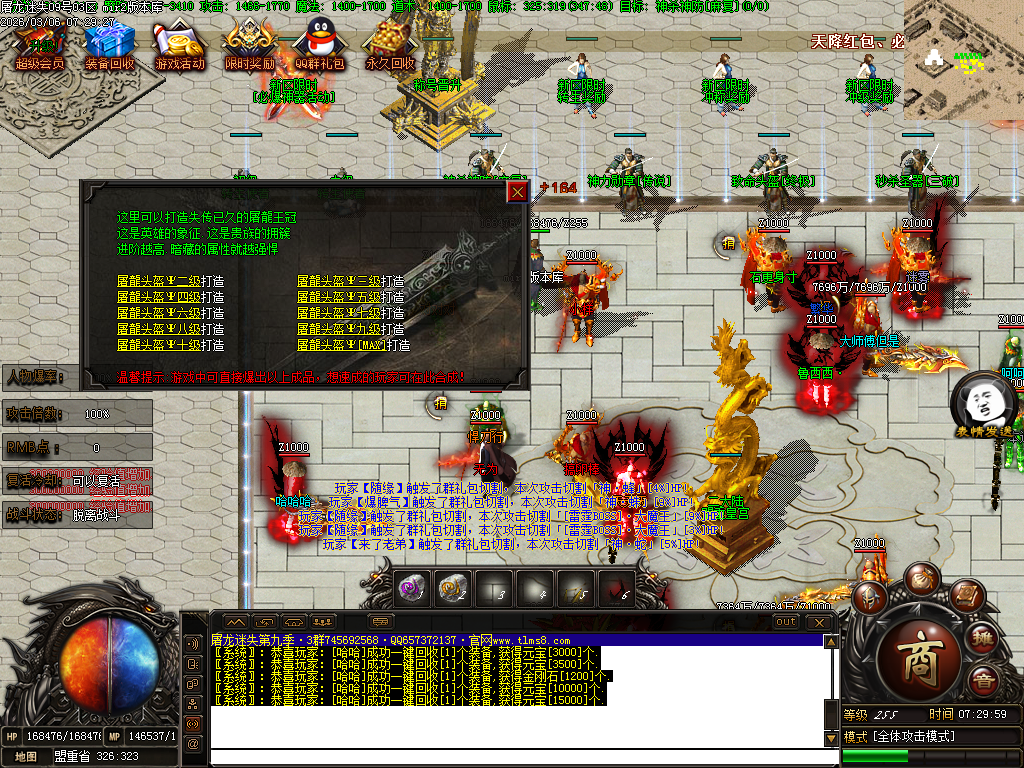Image resolution: width=1024 pixels, height=768 pixels.
Task: Choose 屠龍头盔十级打造 in the dialog
Action: click(x=170, y=345)
